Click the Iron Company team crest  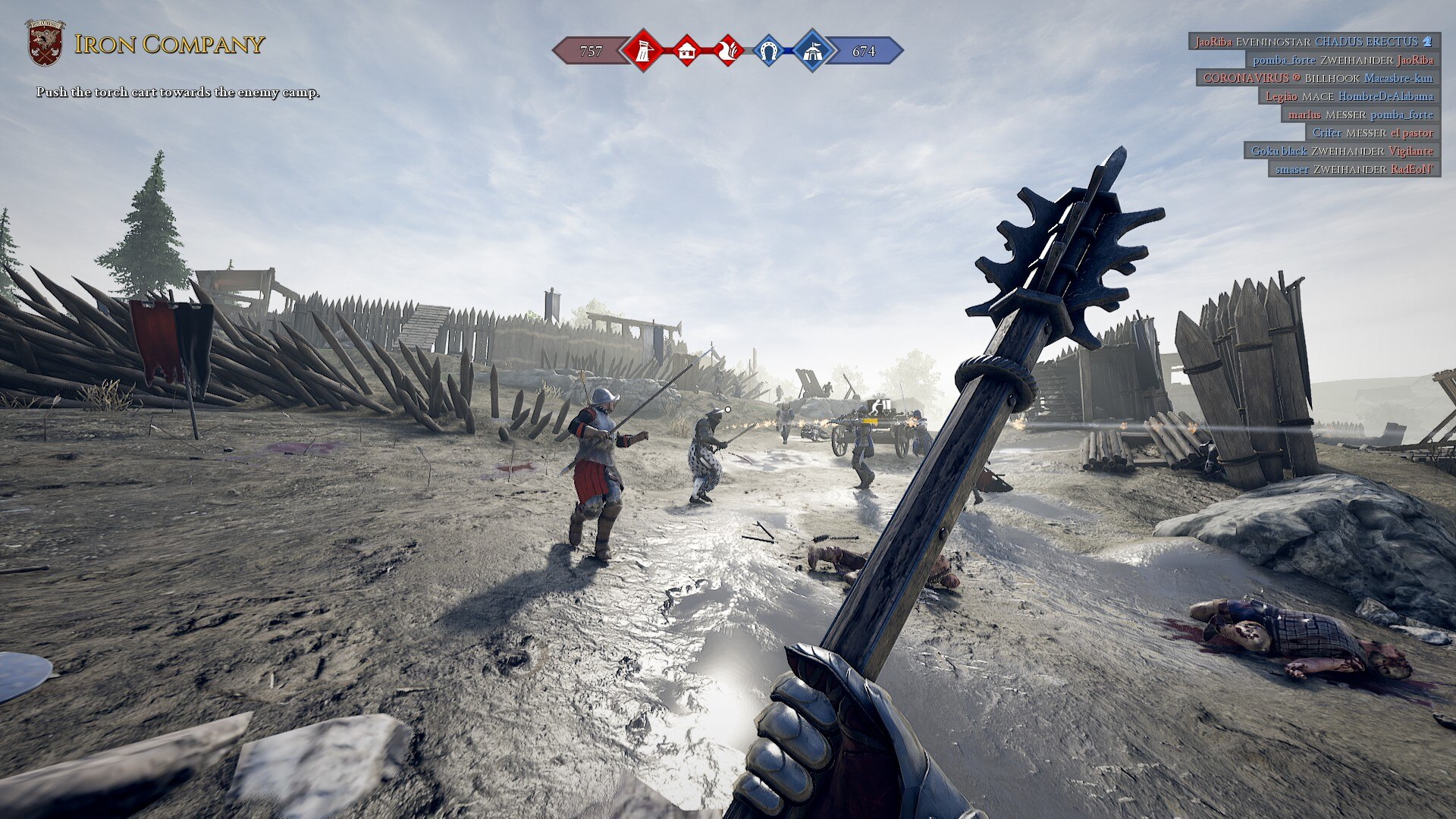(45, 42)
